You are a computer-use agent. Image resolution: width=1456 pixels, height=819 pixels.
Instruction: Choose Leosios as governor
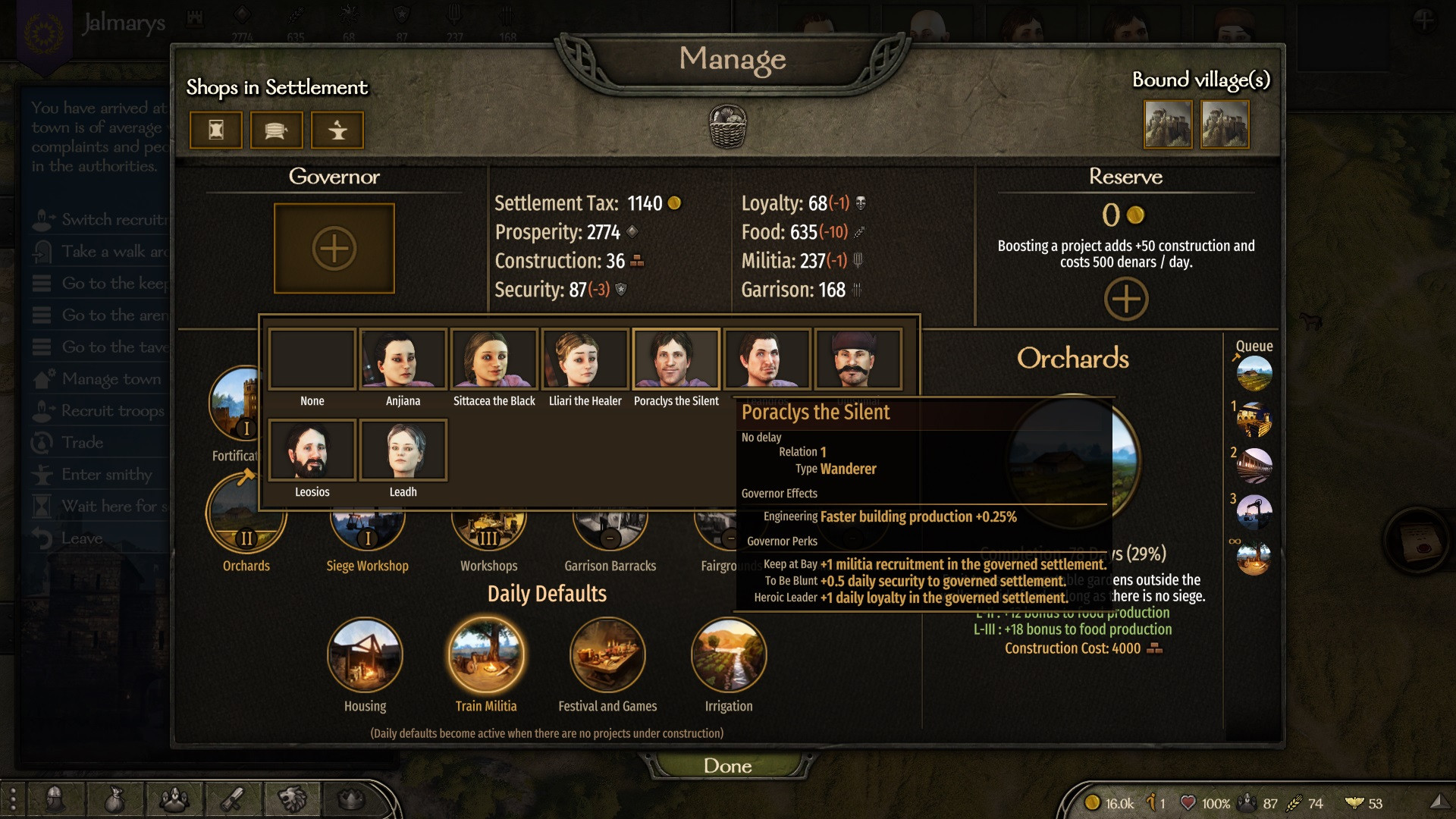(x=312, y=450)
